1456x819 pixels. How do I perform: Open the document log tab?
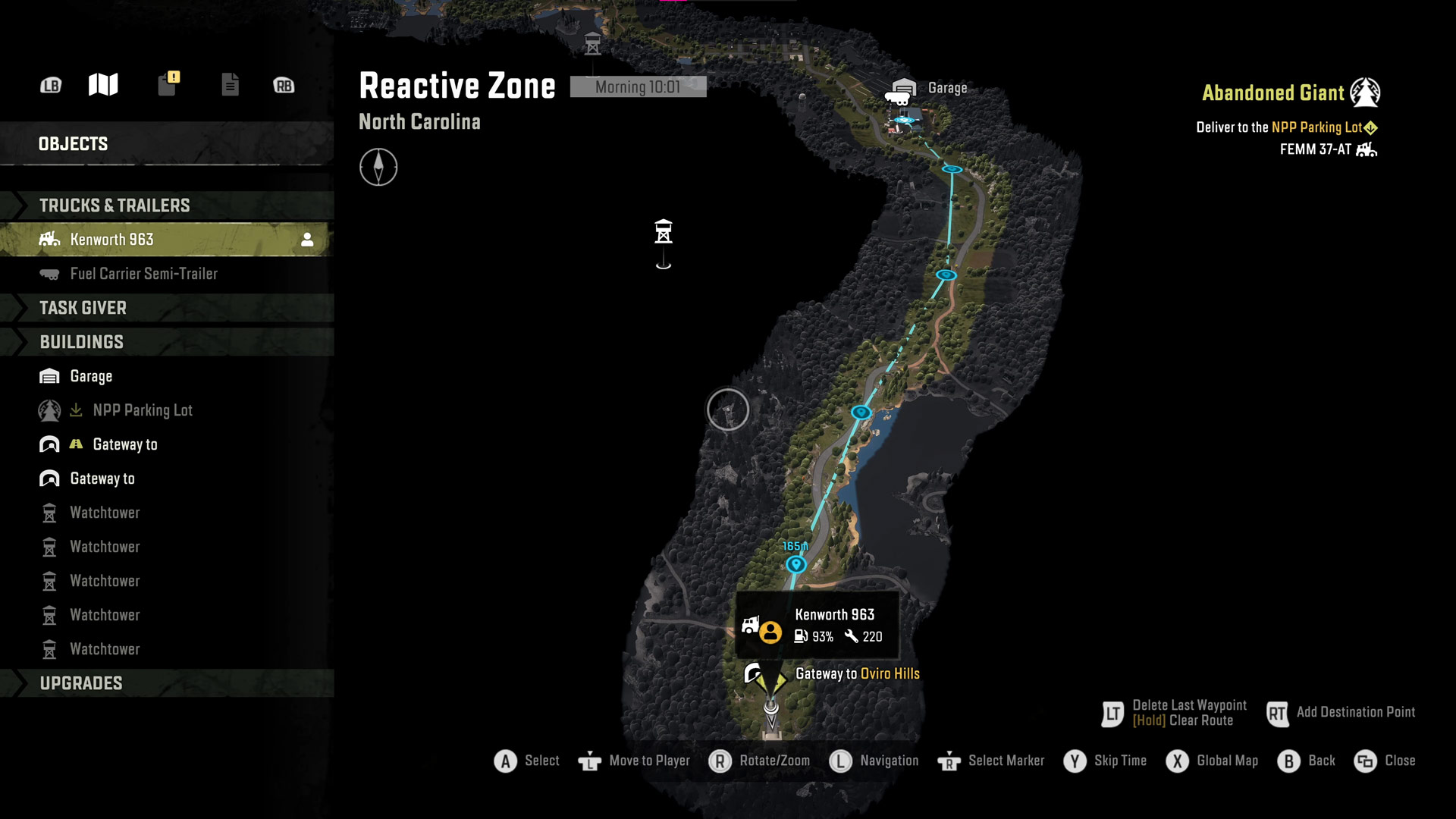click(230, 85)
